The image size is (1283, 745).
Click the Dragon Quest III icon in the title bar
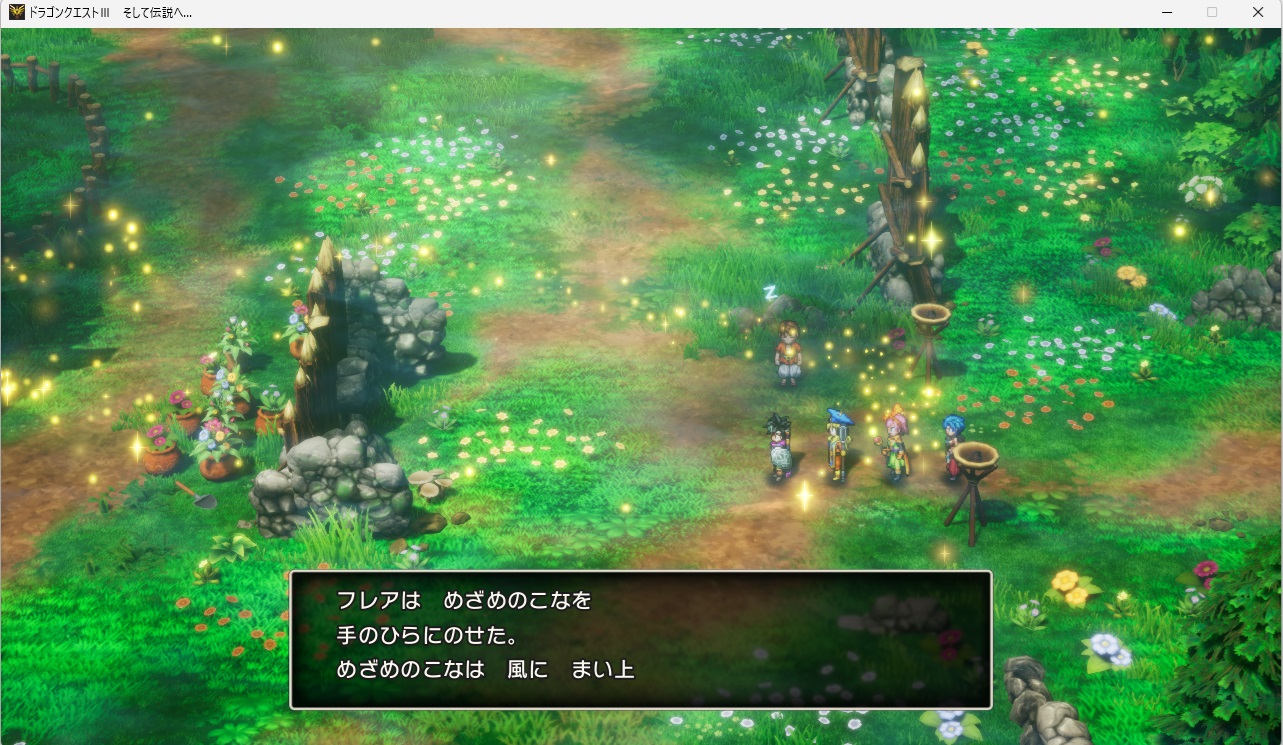tap(18, 12)
